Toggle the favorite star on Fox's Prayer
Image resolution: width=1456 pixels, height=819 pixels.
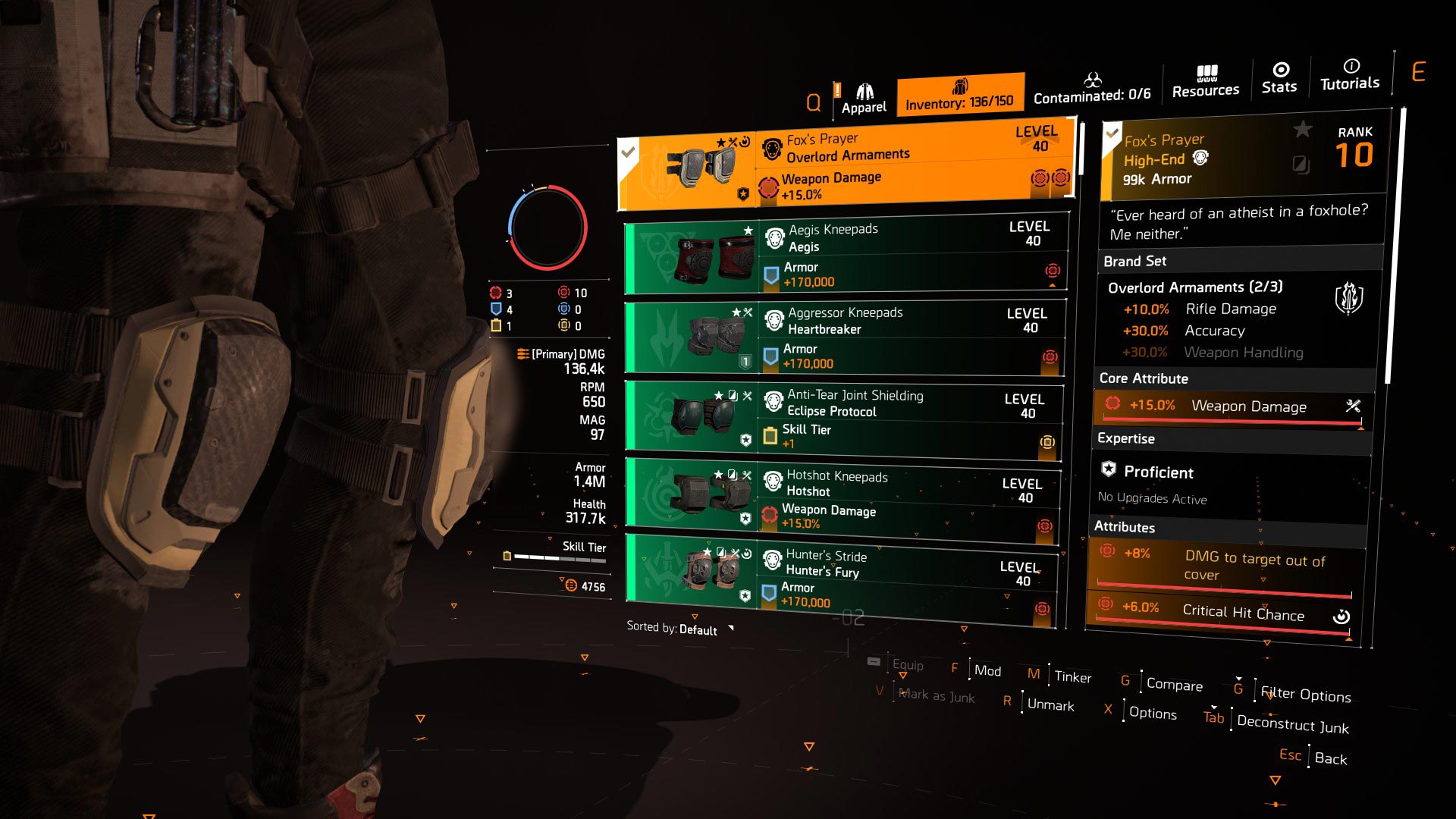[1302, 130]
